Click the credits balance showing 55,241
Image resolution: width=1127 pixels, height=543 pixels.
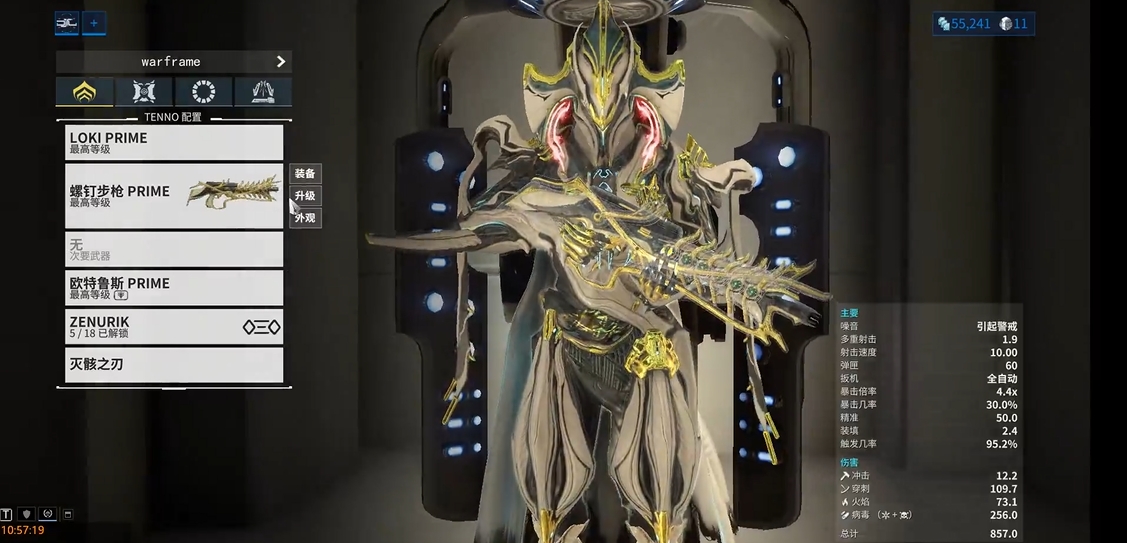point(964,23)
